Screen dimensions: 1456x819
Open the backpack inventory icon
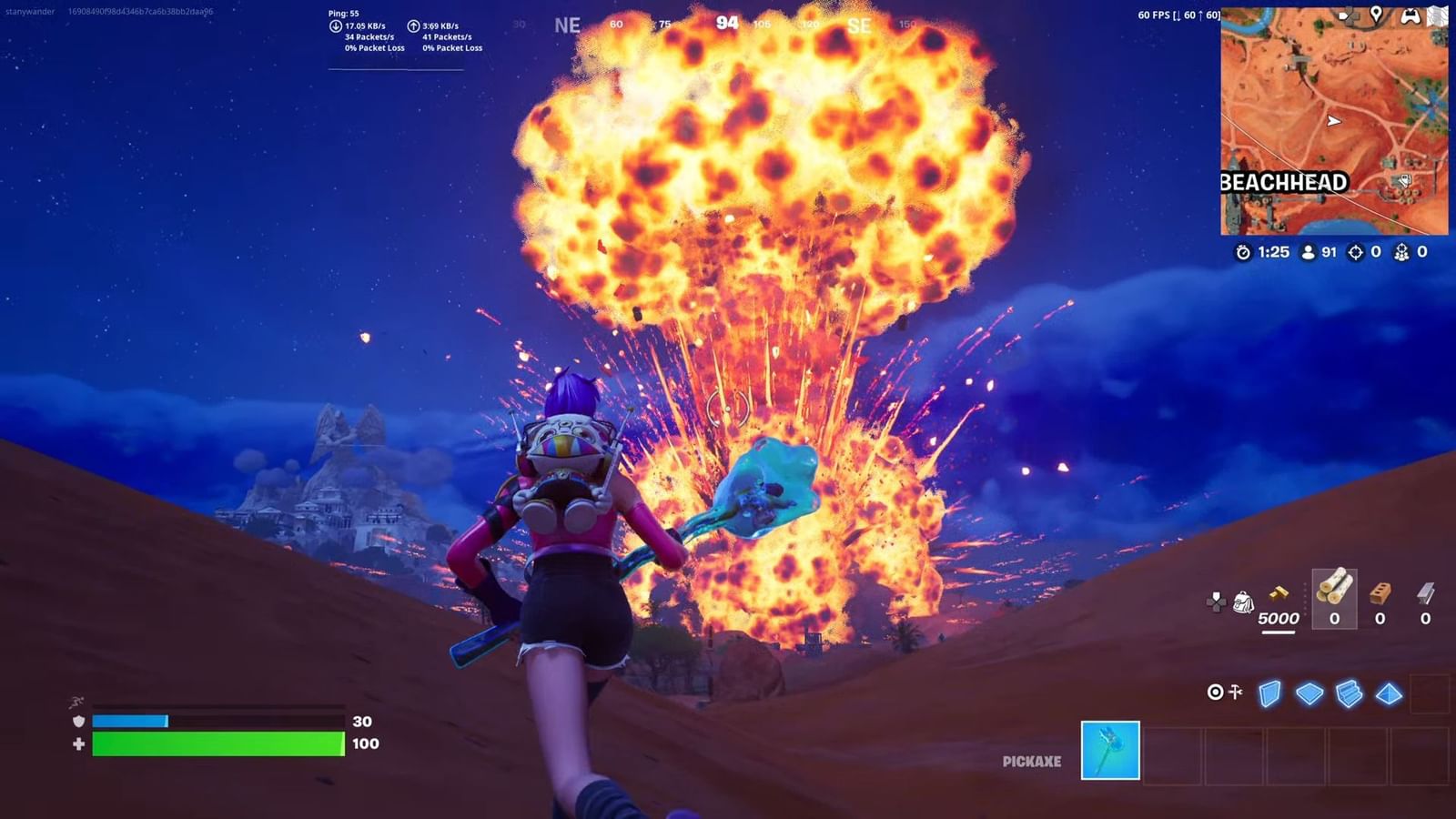(1243, 601)
